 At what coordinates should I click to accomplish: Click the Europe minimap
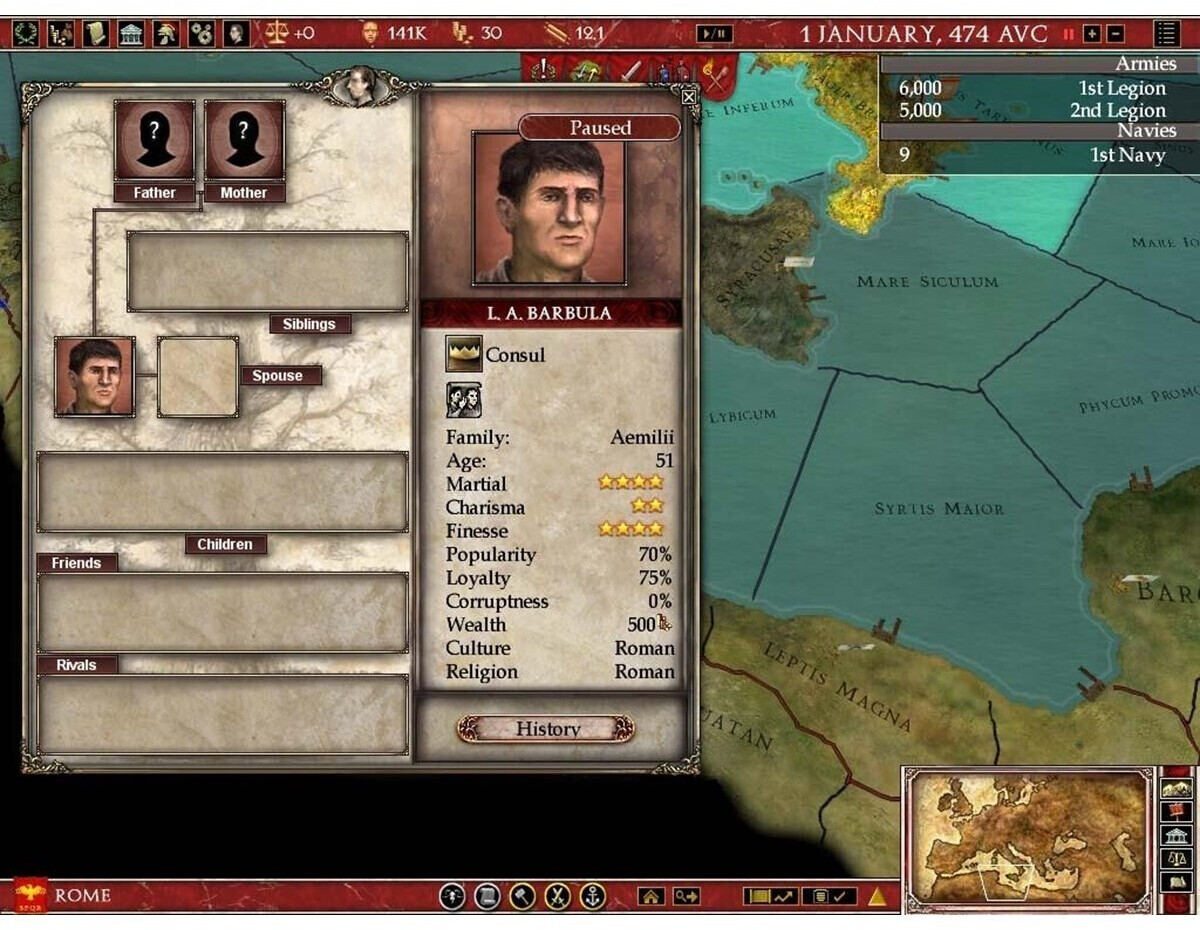click(1030, 839)
